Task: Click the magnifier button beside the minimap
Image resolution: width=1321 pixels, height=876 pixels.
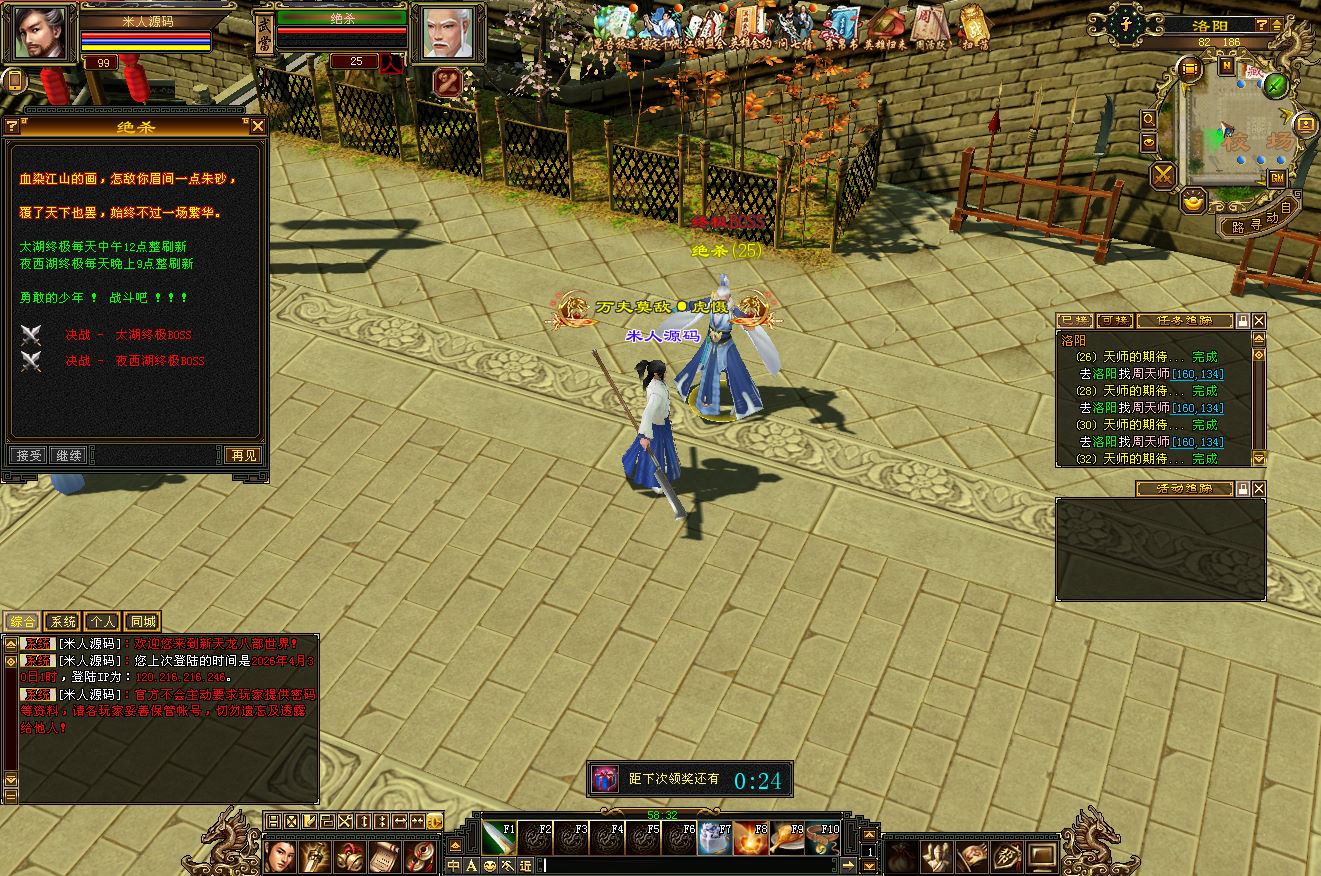Action: (x=1149, y=119)
